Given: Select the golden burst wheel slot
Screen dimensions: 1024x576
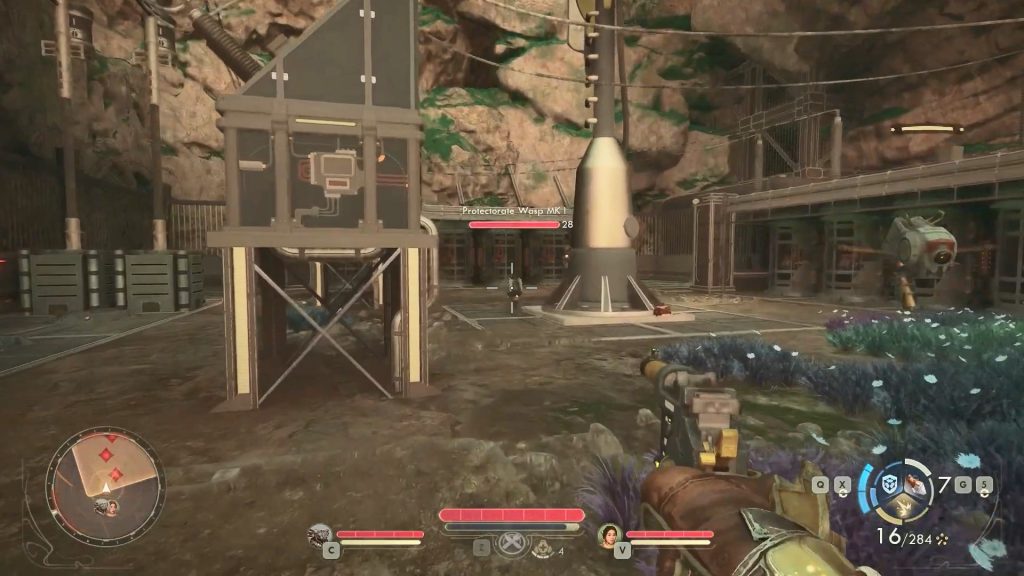Looking at the screenshot, I should (901, 507).
